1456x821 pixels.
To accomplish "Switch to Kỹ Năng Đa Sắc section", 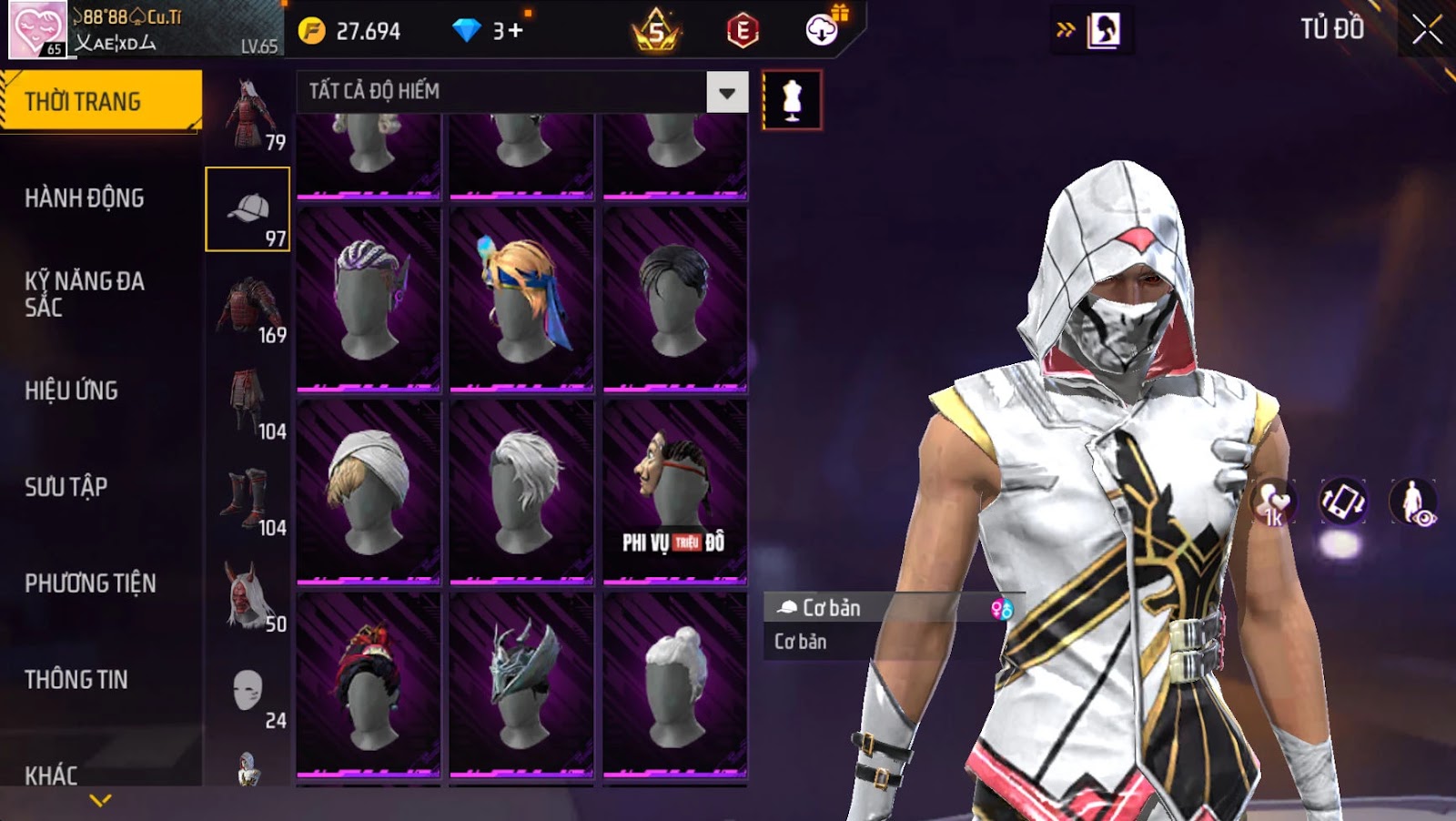I will tap(84, 294).
